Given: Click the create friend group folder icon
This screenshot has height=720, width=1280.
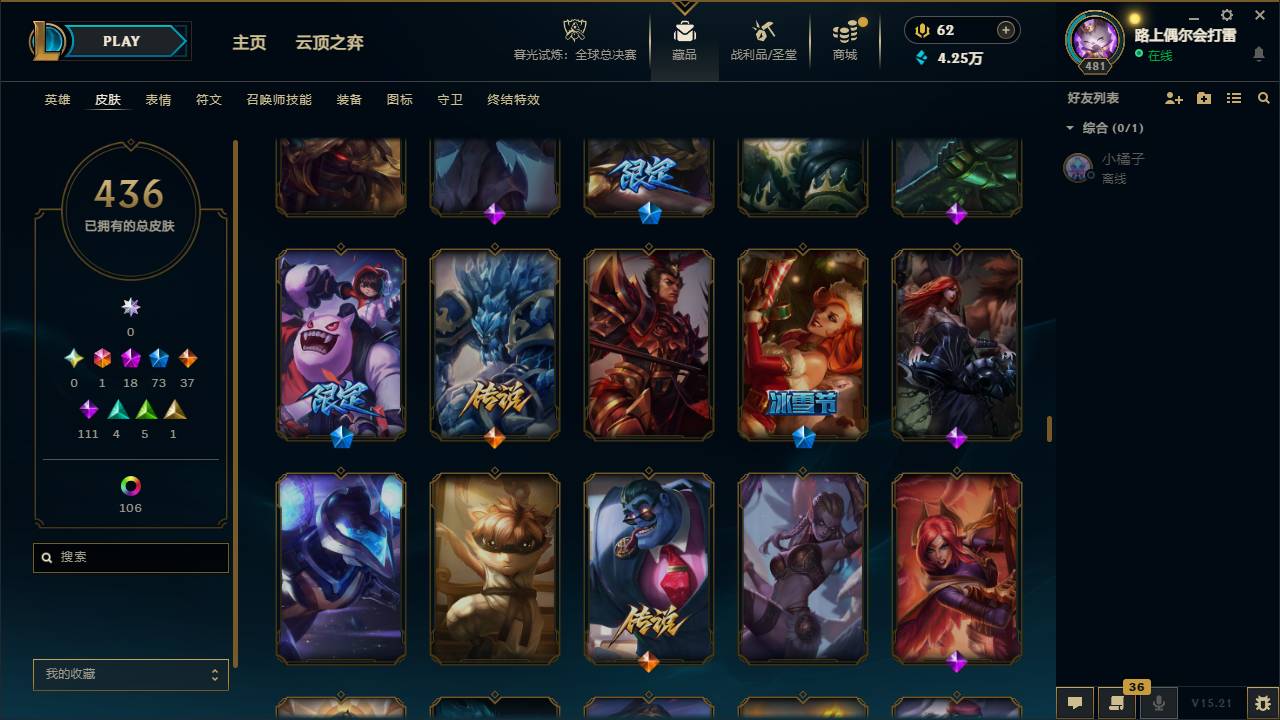Looking at the screenshot, I should coord(1203,98).
